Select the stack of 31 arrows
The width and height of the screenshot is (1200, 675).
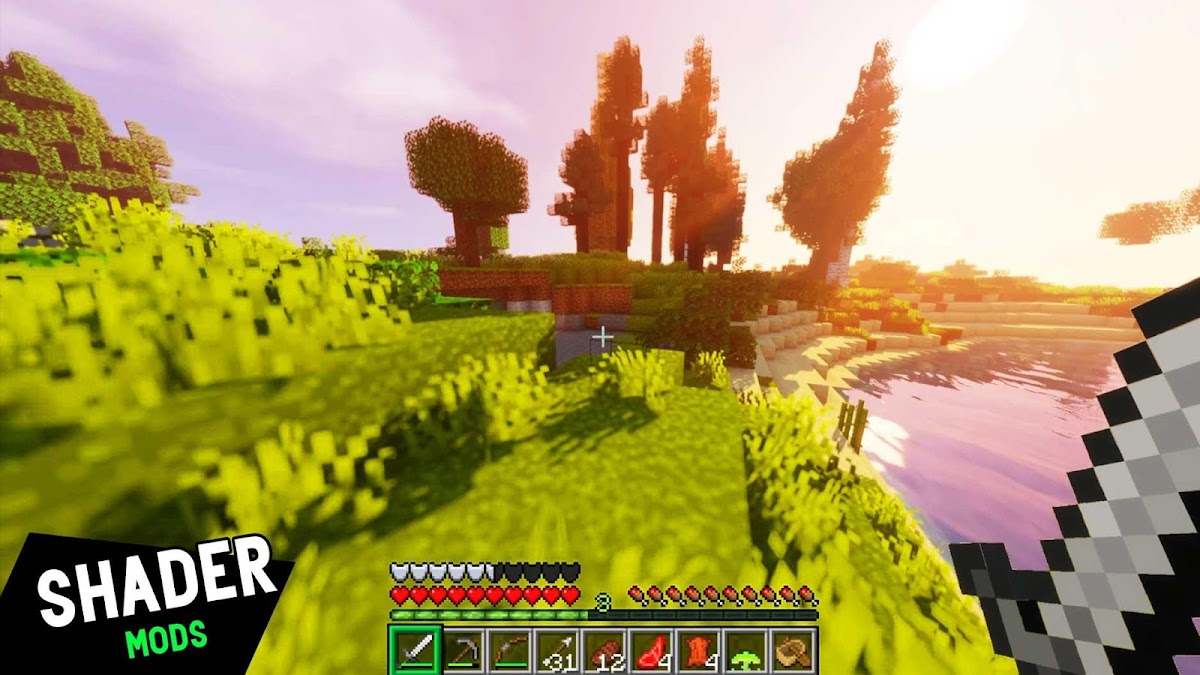pos(556,651)
